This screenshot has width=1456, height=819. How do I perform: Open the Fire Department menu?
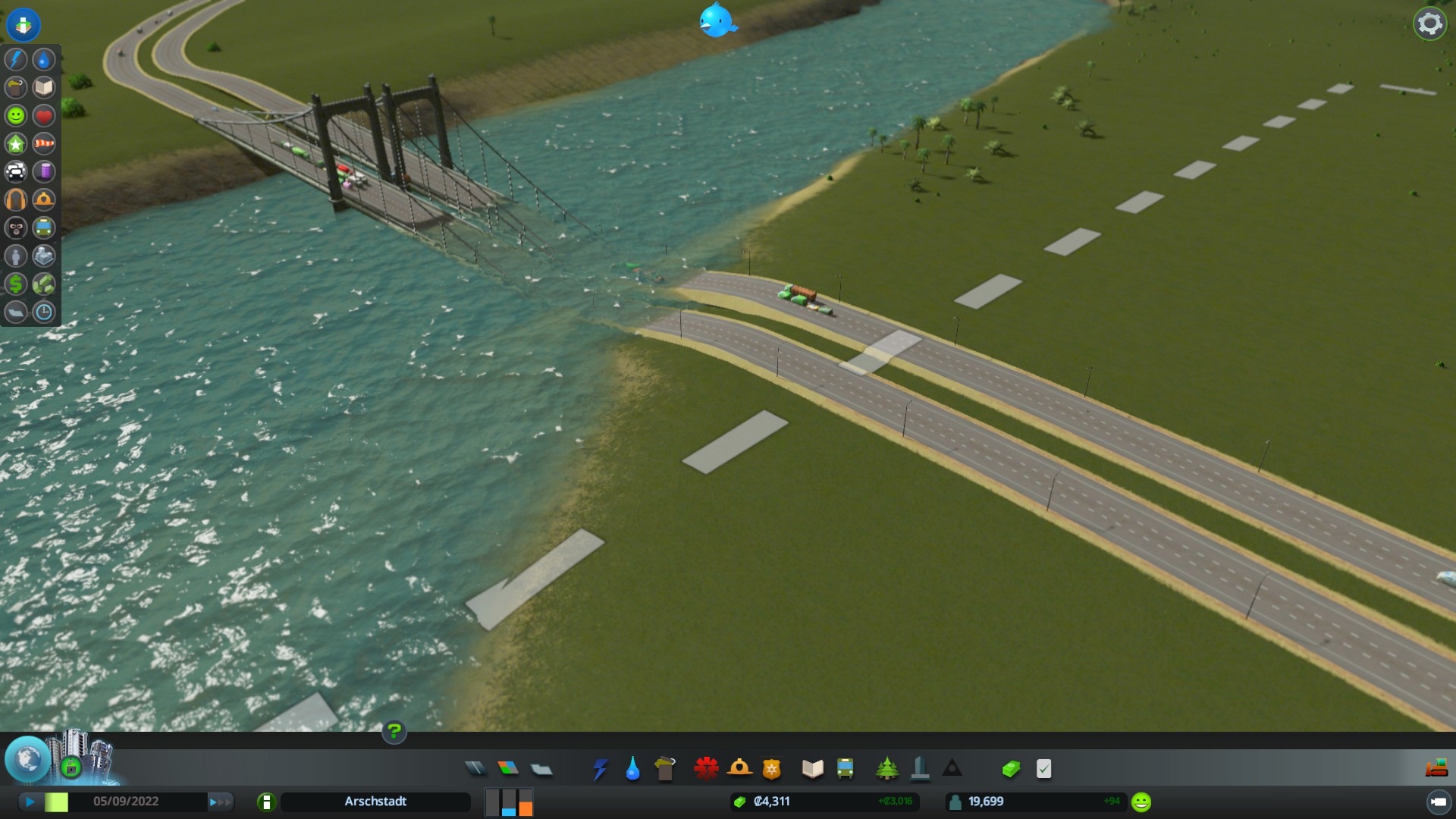(739, 769)
